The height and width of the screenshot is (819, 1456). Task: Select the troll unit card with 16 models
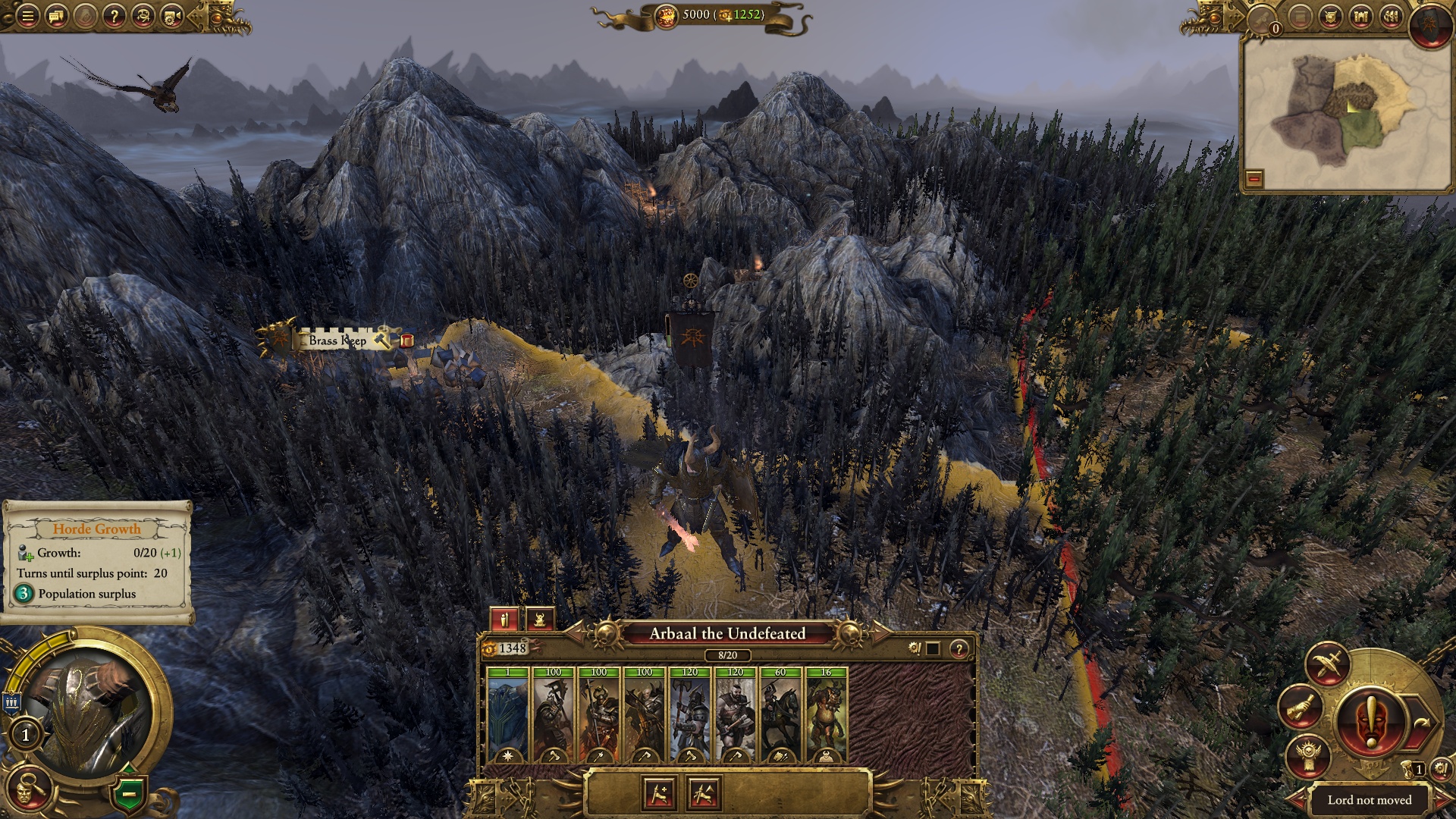click(x=826, y=715)
